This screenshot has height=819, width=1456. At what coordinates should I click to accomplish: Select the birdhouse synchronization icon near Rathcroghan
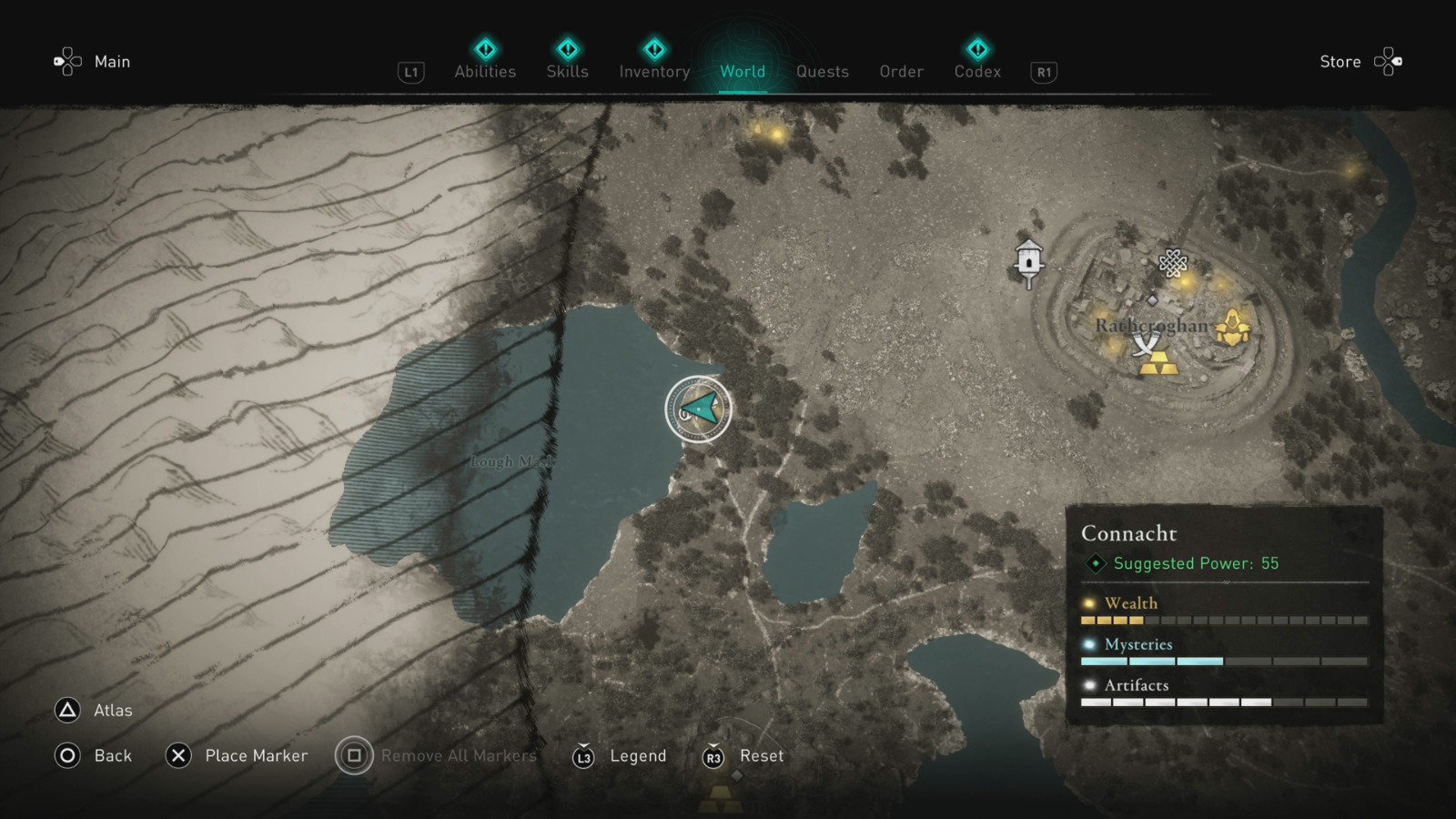point(1027,258)
